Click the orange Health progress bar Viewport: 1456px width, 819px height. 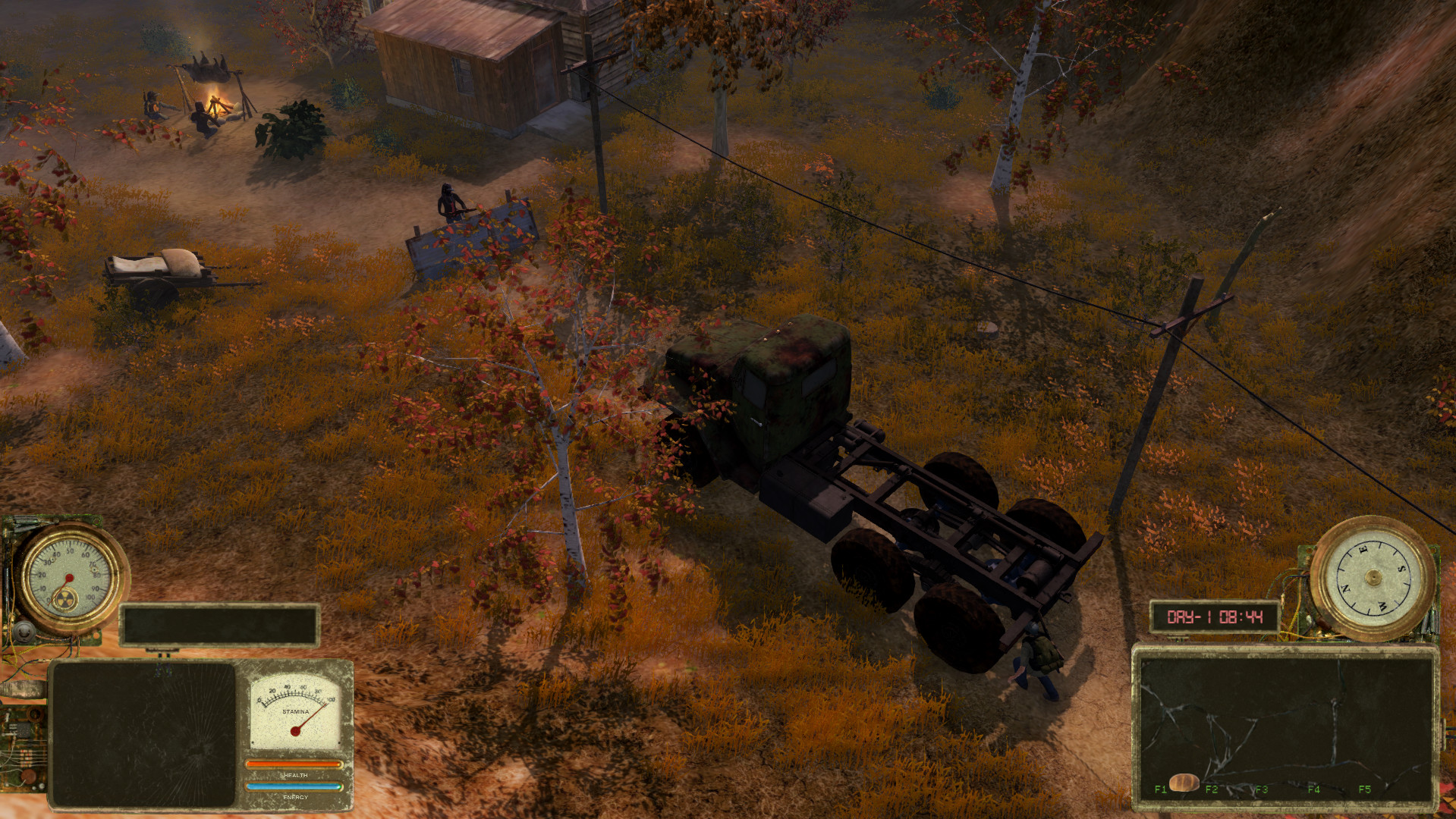(294, 766)
